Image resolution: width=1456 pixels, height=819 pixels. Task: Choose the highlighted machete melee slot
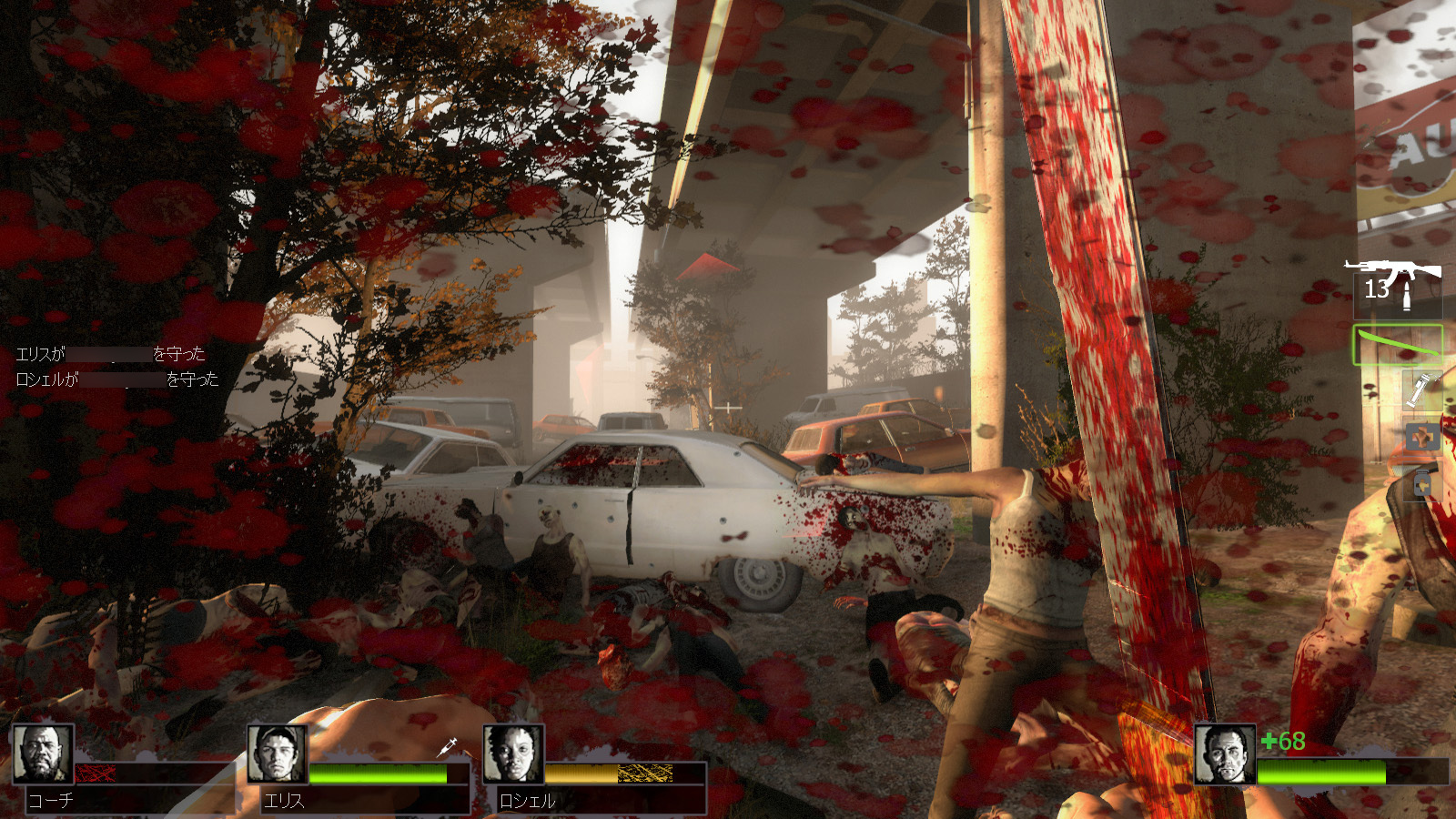coord(1398,346)
